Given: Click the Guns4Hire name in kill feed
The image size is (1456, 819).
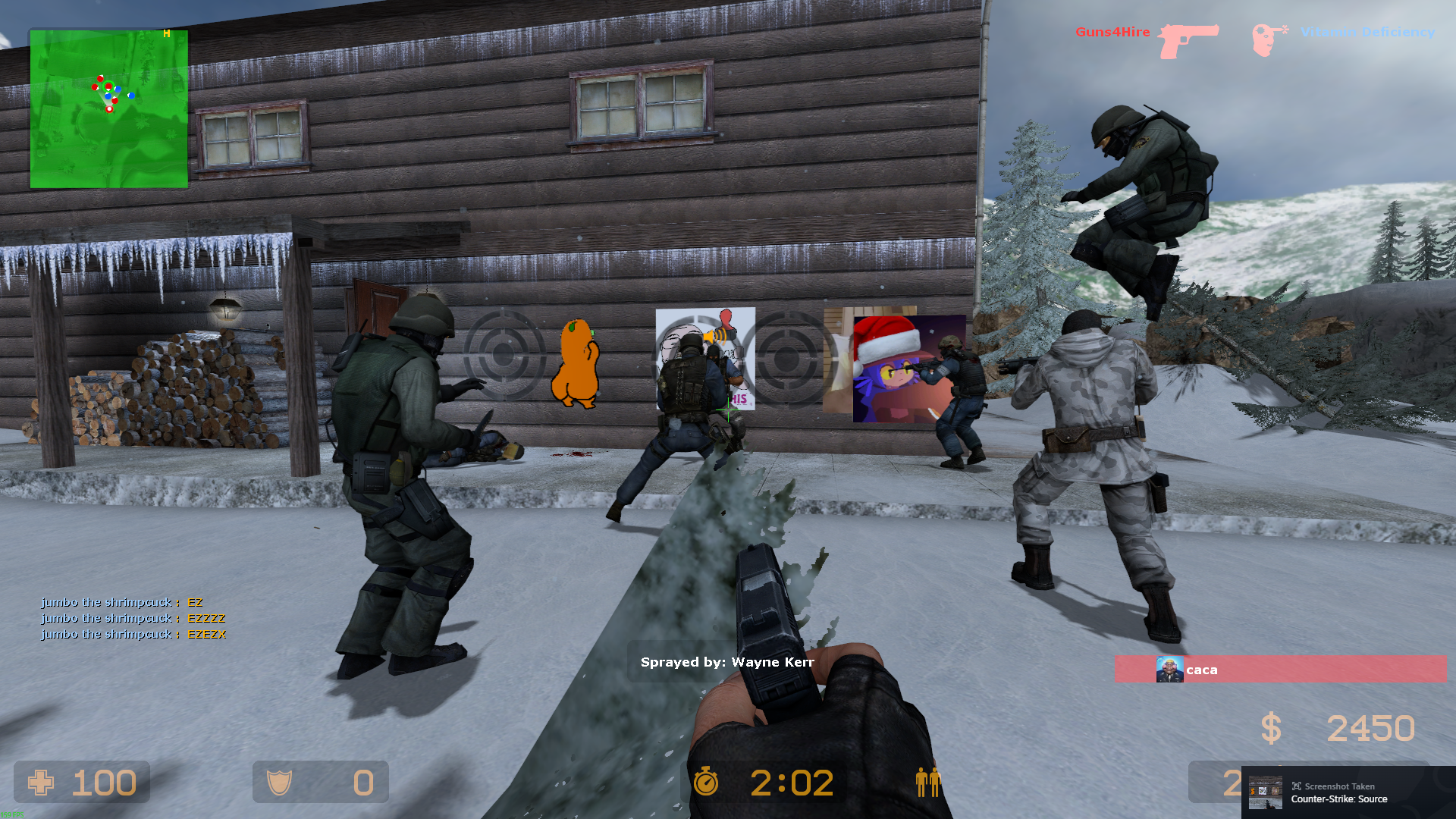Looking at the screenshot, I should pos(1112,32).
